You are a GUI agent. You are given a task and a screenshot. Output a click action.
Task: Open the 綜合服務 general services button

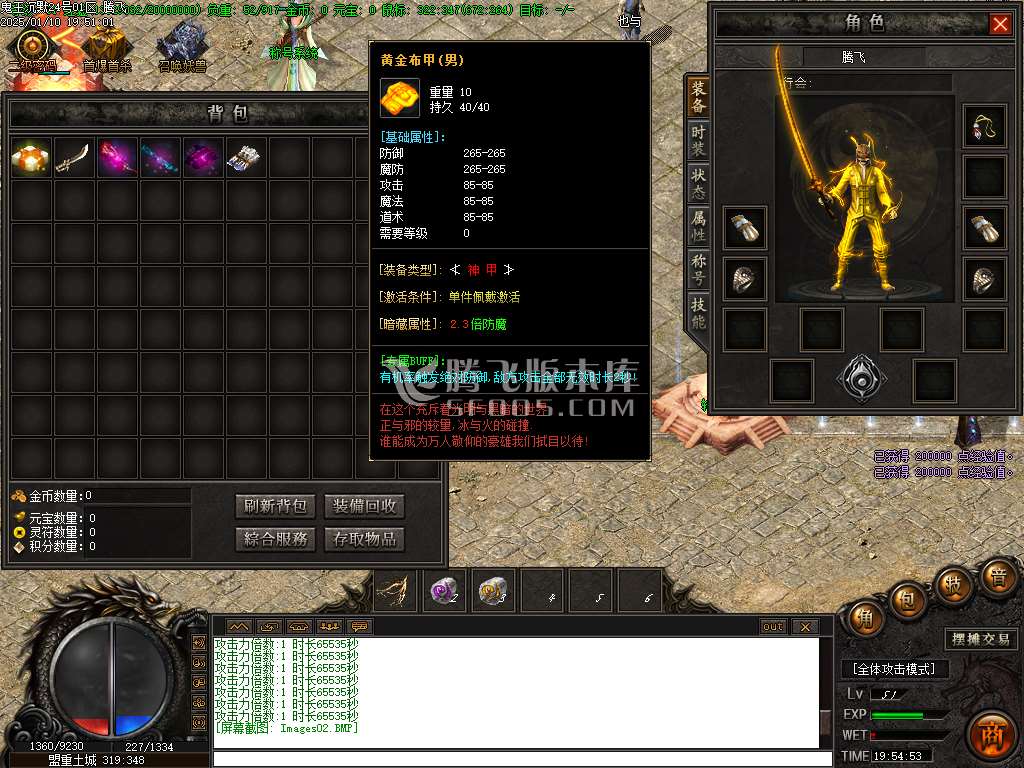click(x=275, y=539)
